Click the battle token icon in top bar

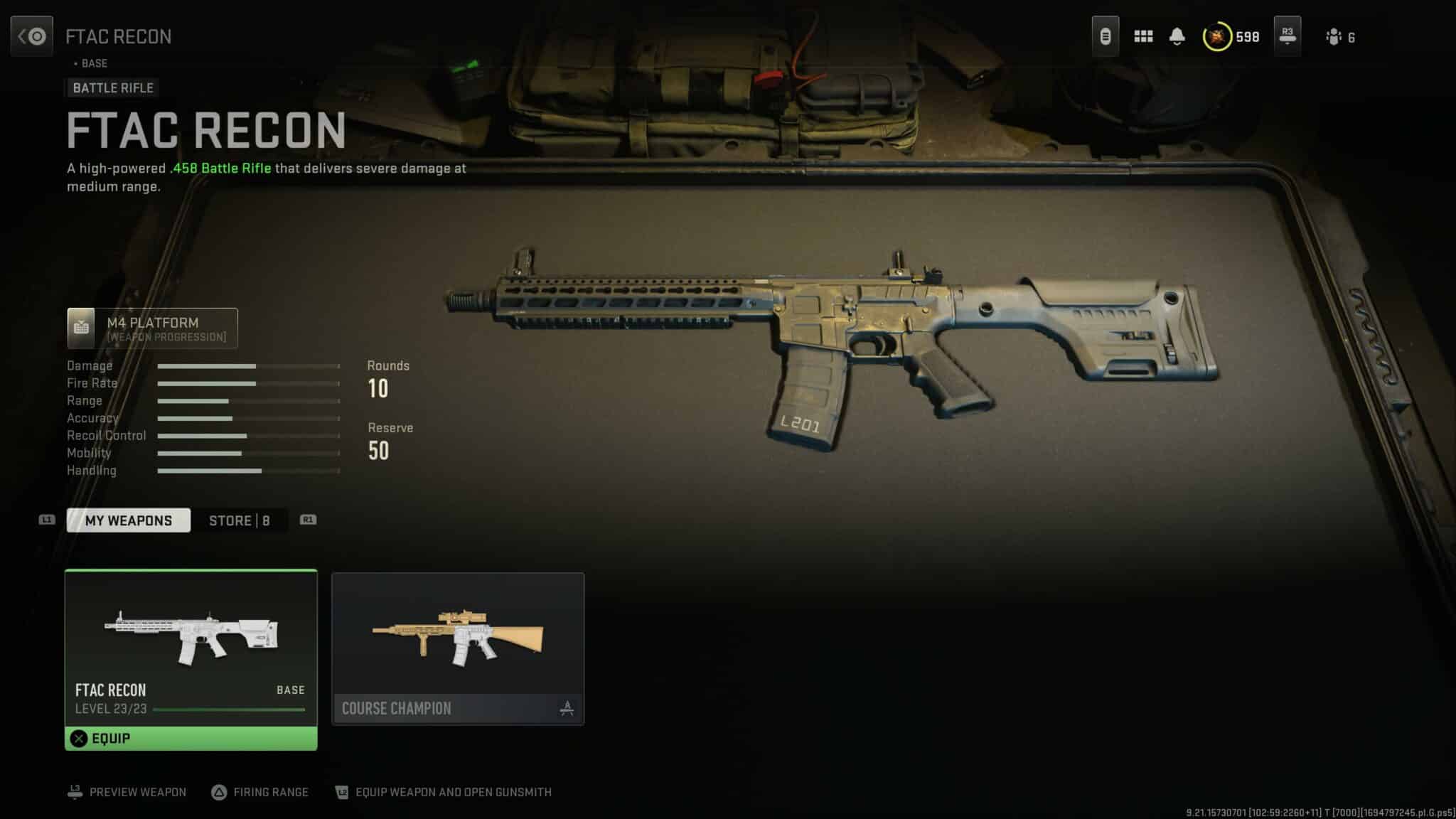tap(1105, 36)
